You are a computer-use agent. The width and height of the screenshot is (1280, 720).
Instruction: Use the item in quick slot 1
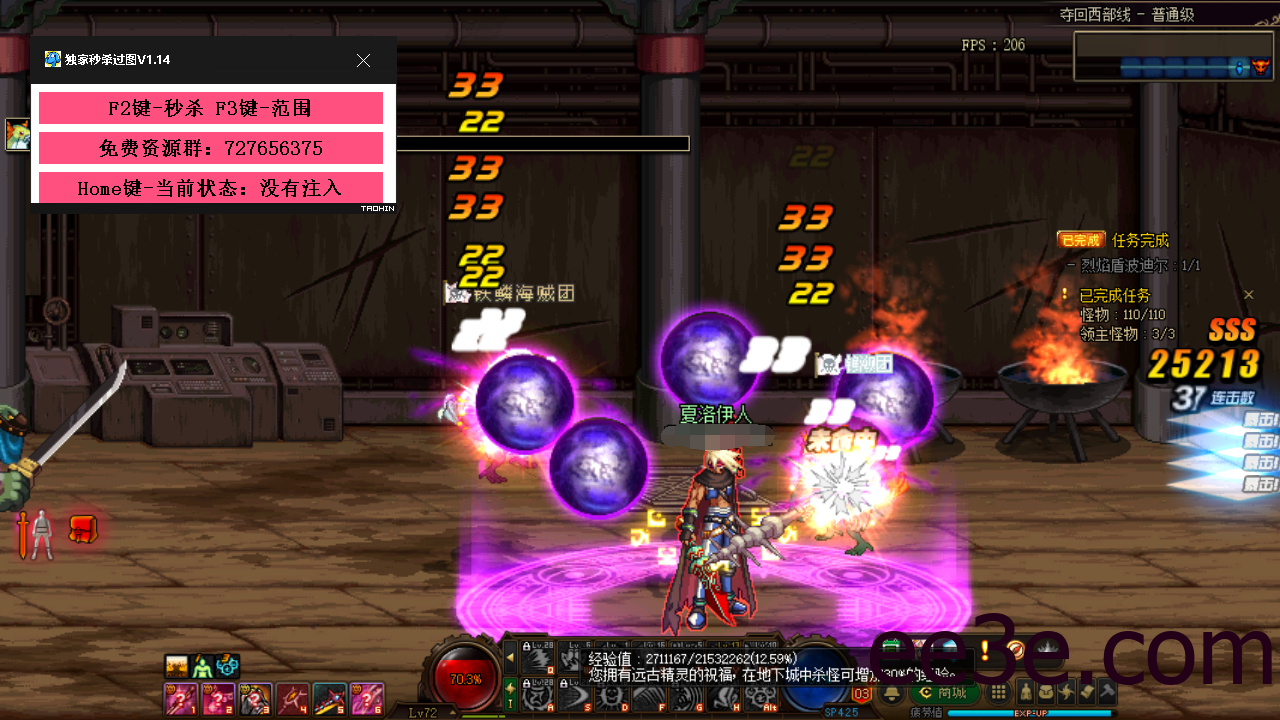180,697
